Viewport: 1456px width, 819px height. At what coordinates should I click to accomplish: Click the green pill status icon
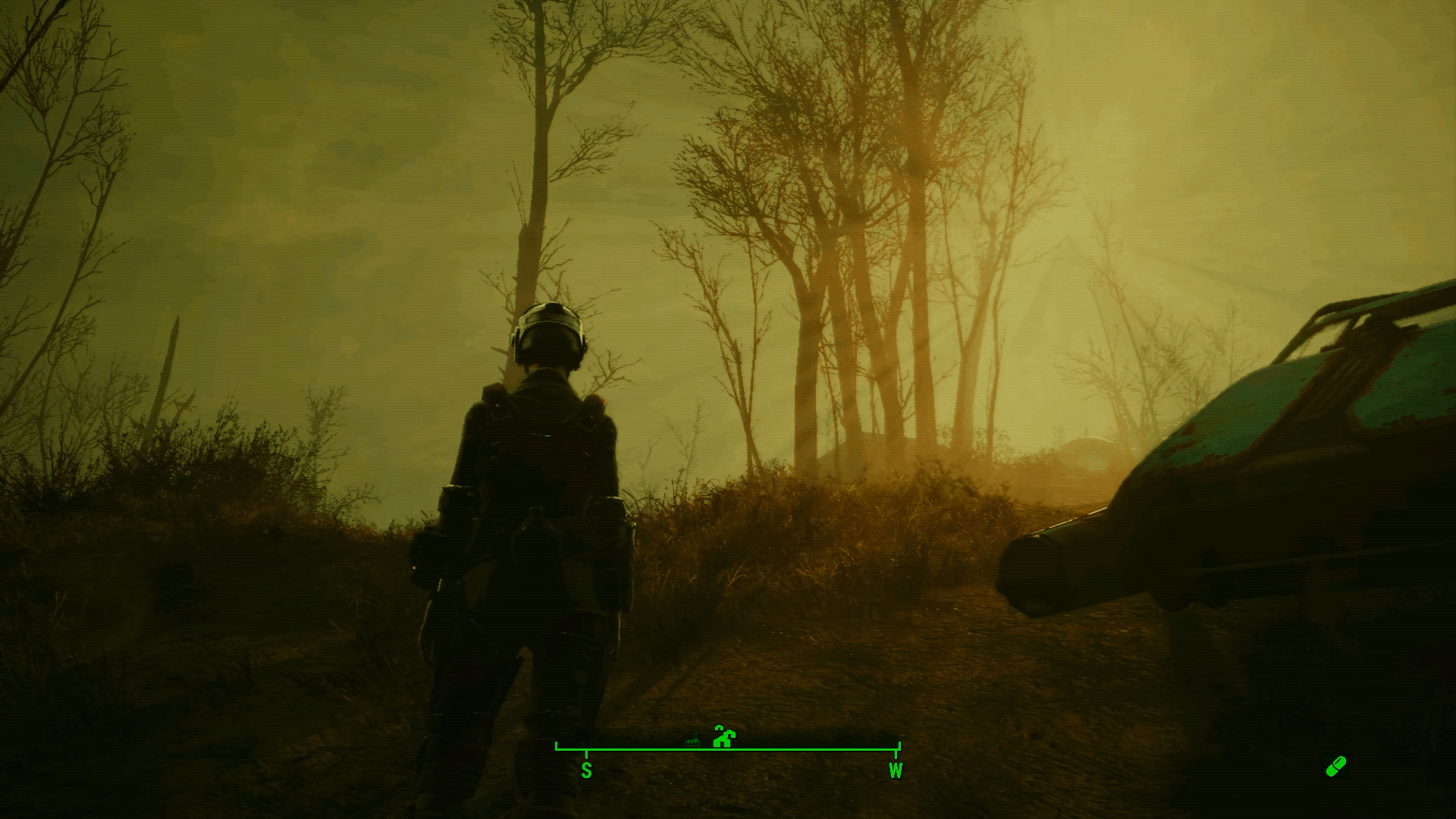tap(1335, 767)
